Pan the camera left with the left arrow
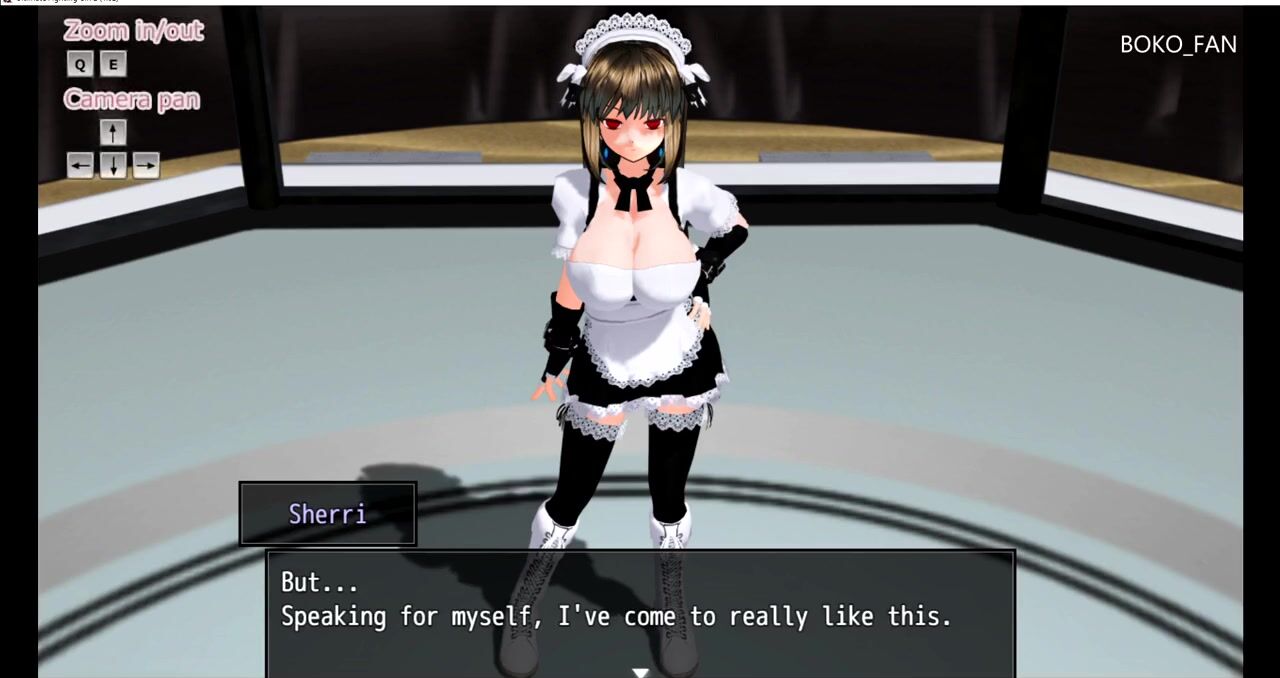The height and width of the screenshot is (678, 1280). tap(80, 165)
